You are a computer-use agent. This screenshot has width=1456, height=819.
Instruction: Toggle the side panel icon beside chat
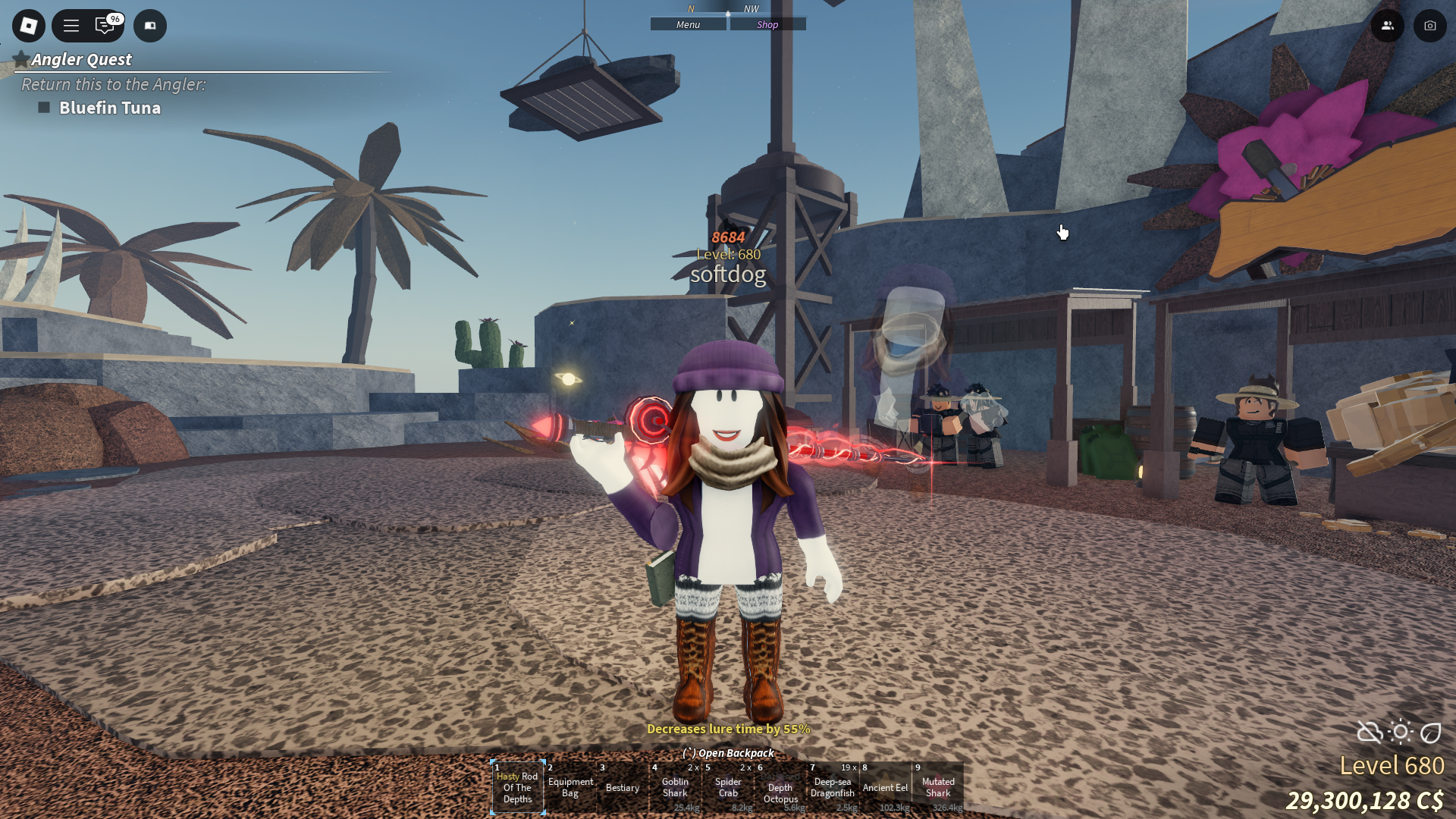(150, 26)
